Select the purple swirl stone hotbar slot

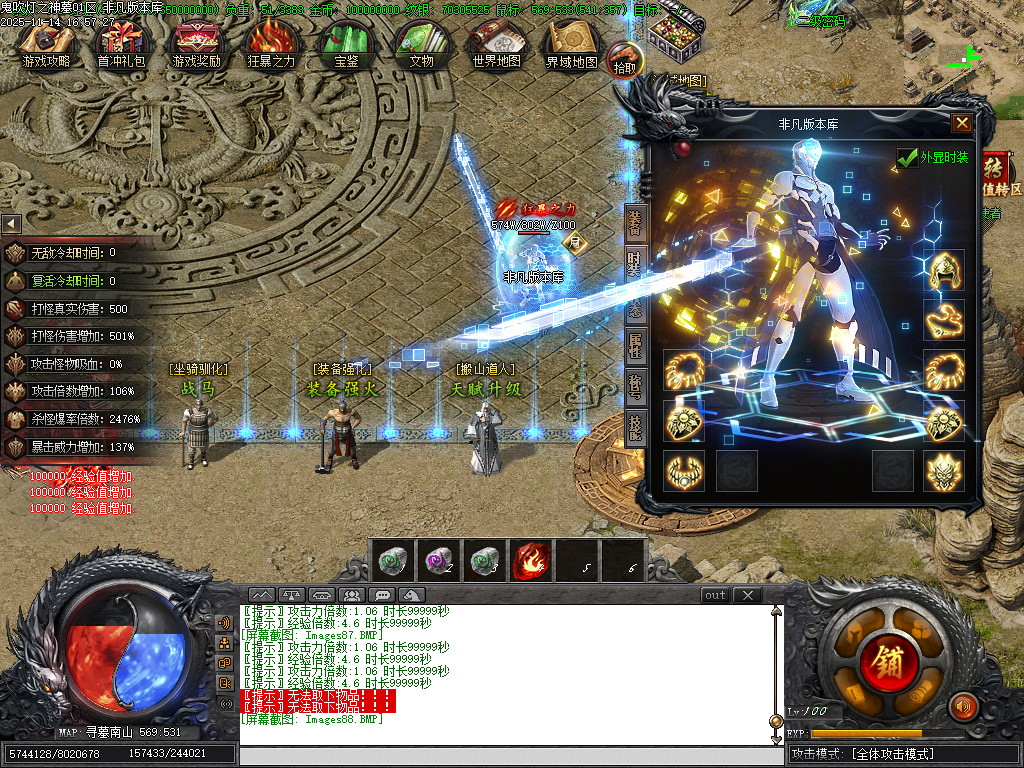438,561
